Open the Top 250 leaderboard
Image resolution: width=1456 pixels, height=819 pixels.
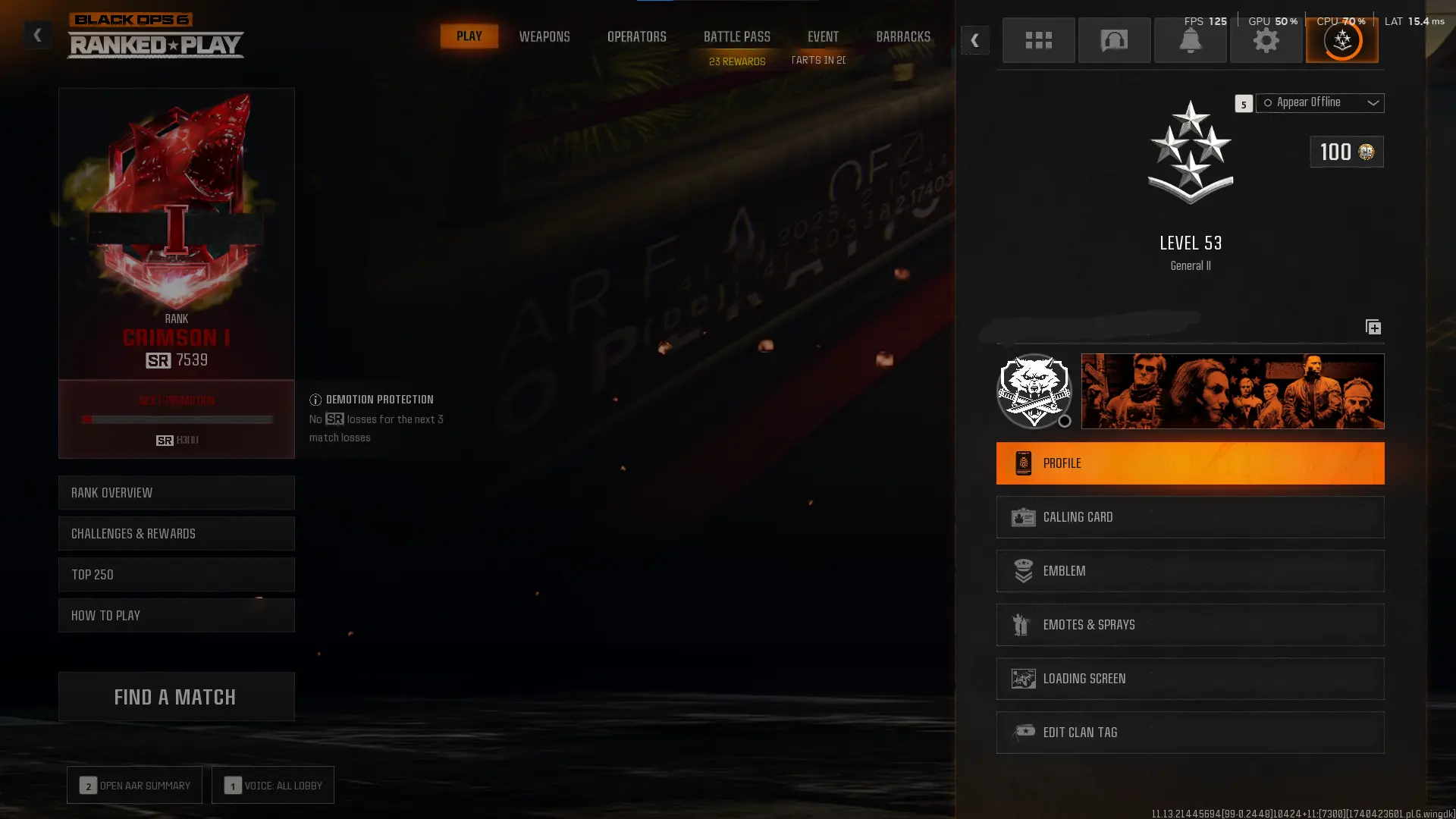[176, 574]
